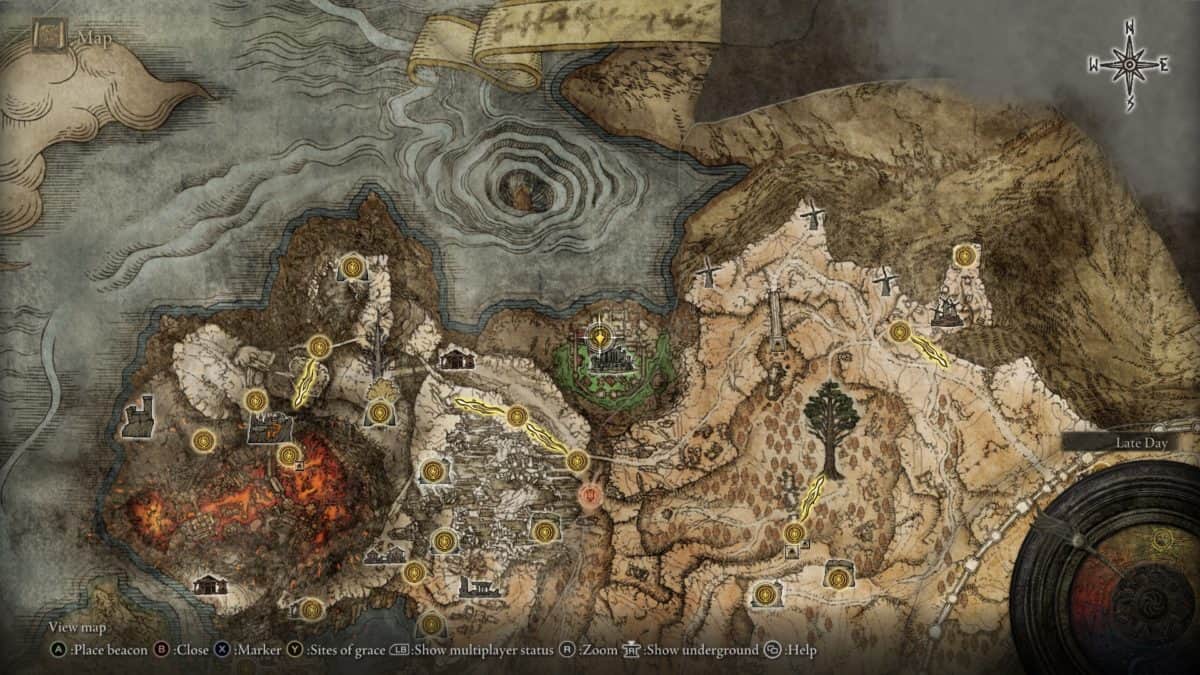Select the site of grace above the windmill house
The width and height of the screenshot is (1200, 675).
(965, 256)
